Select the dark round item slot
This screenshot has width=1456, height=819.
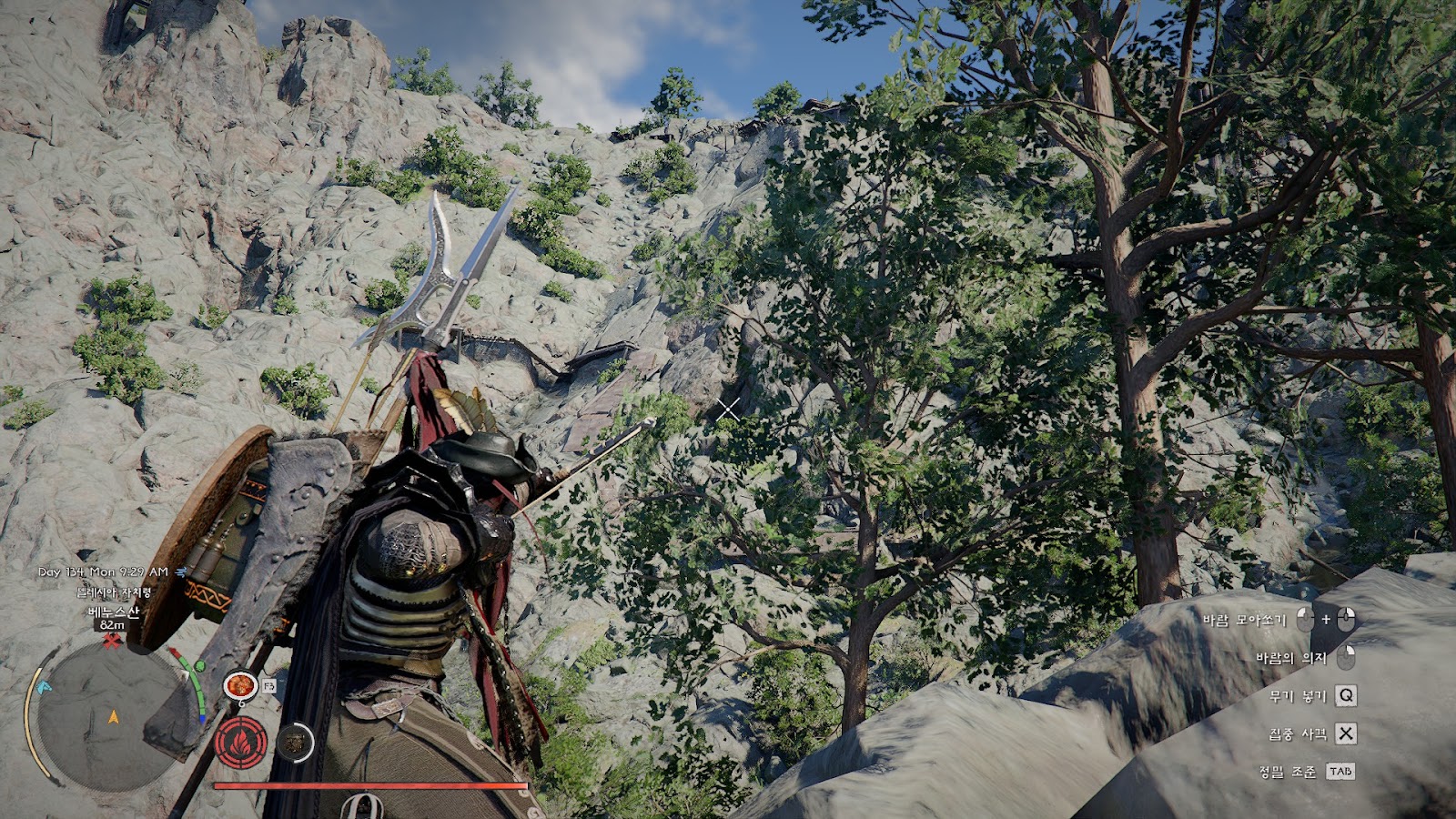pos(293,743)
